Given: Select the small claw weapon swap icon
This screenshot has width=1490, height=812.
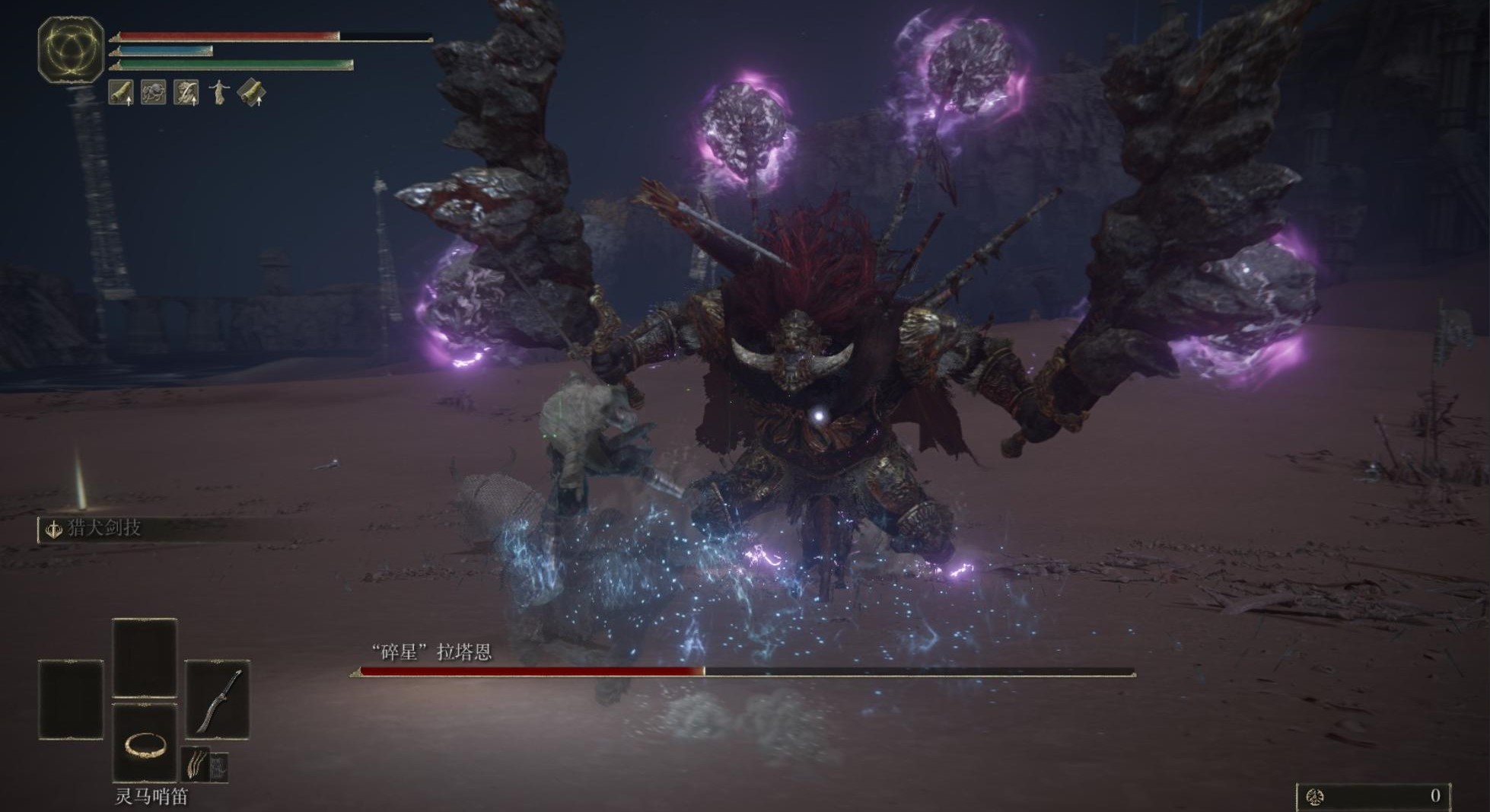Looking at the screenshot, I should coord(196,763).
